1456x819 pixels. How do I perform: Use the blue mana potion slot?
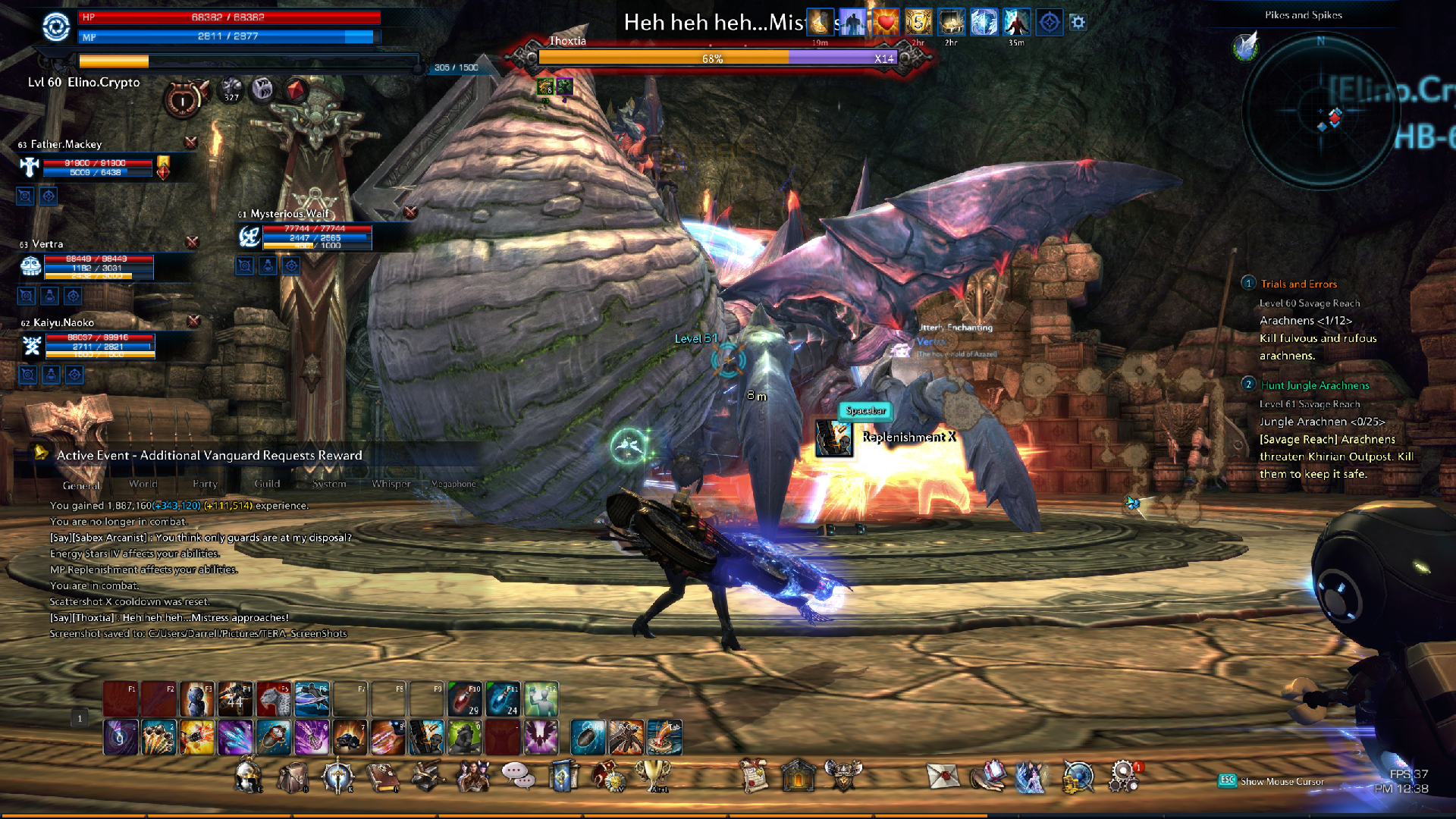(x=503, y=699)
